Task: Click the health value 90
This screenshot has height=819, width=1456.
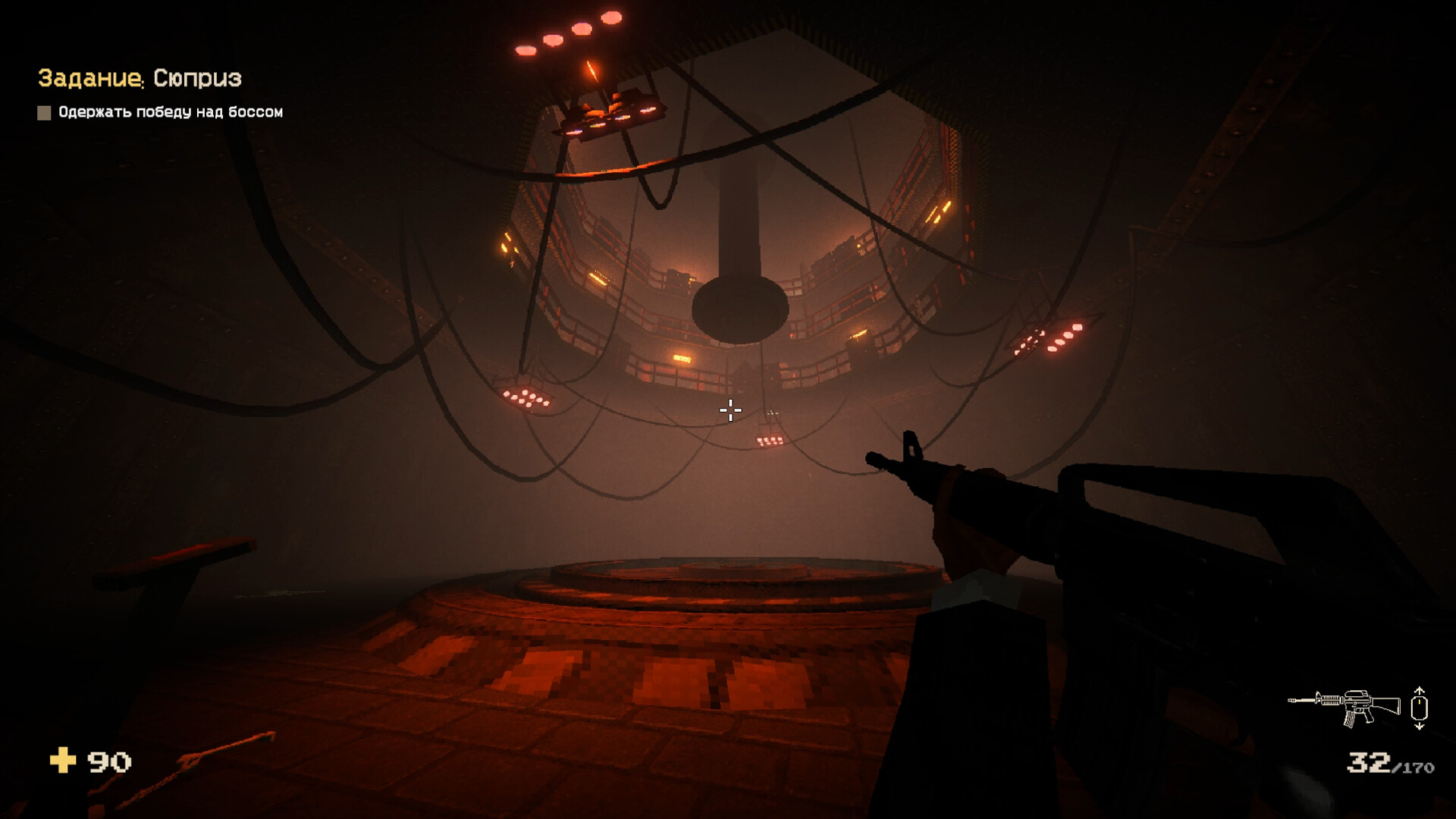Action: pos(108,761)
